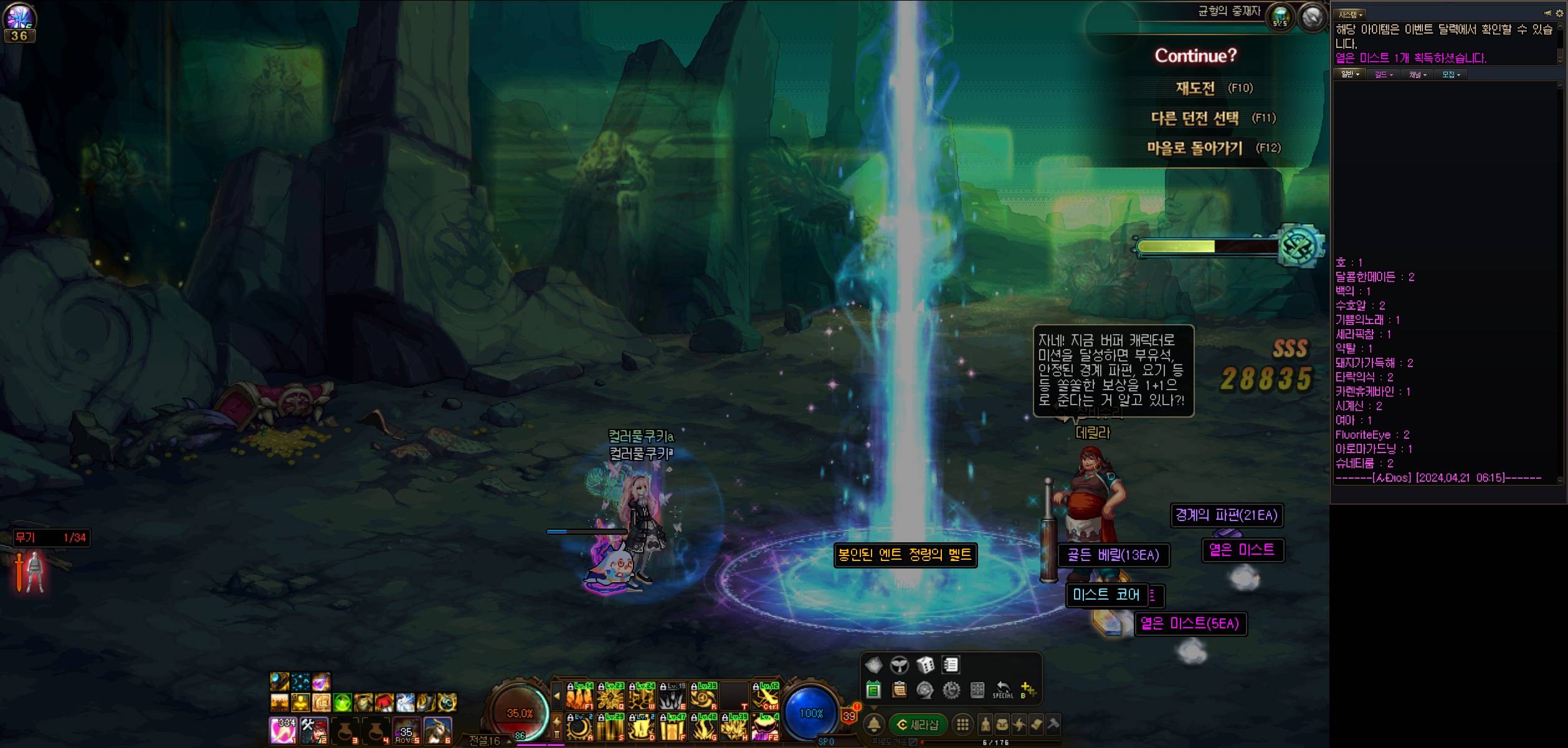Activate the Lv.47 golden pillar skill on F
The height and width of the screenshot is (748, 1568).
pos(673,727)
